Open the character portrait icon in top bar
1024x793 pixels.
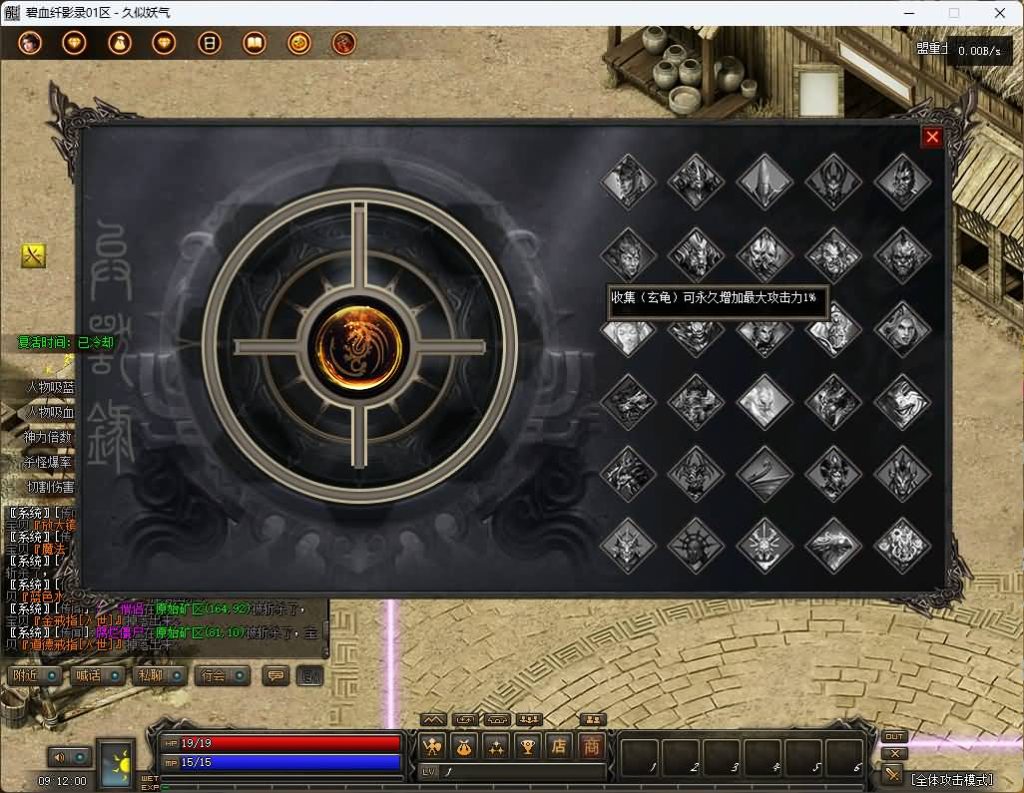30,43
